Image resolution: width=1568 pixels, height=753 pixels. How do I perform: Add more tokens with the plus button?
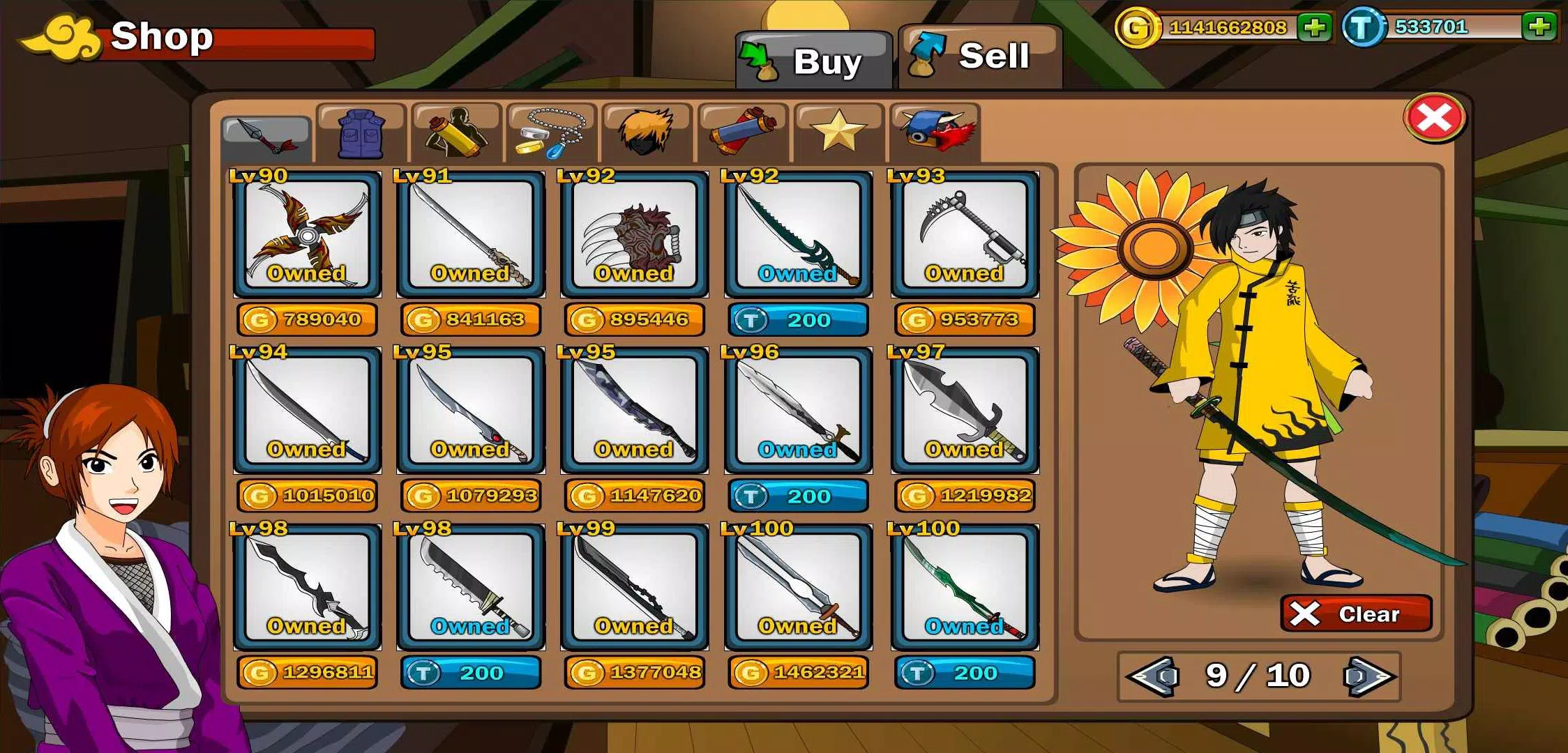click(1539, 27)
